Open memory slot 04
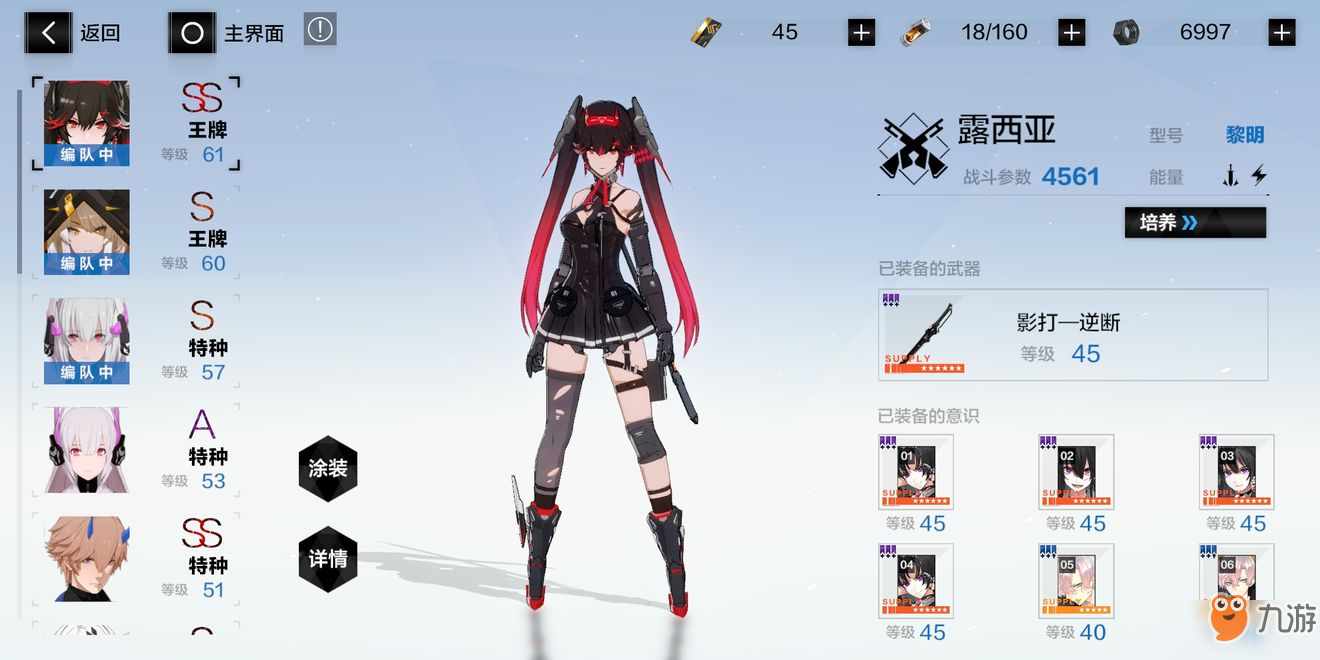The image size is (1320, 660). click(916, 581)
